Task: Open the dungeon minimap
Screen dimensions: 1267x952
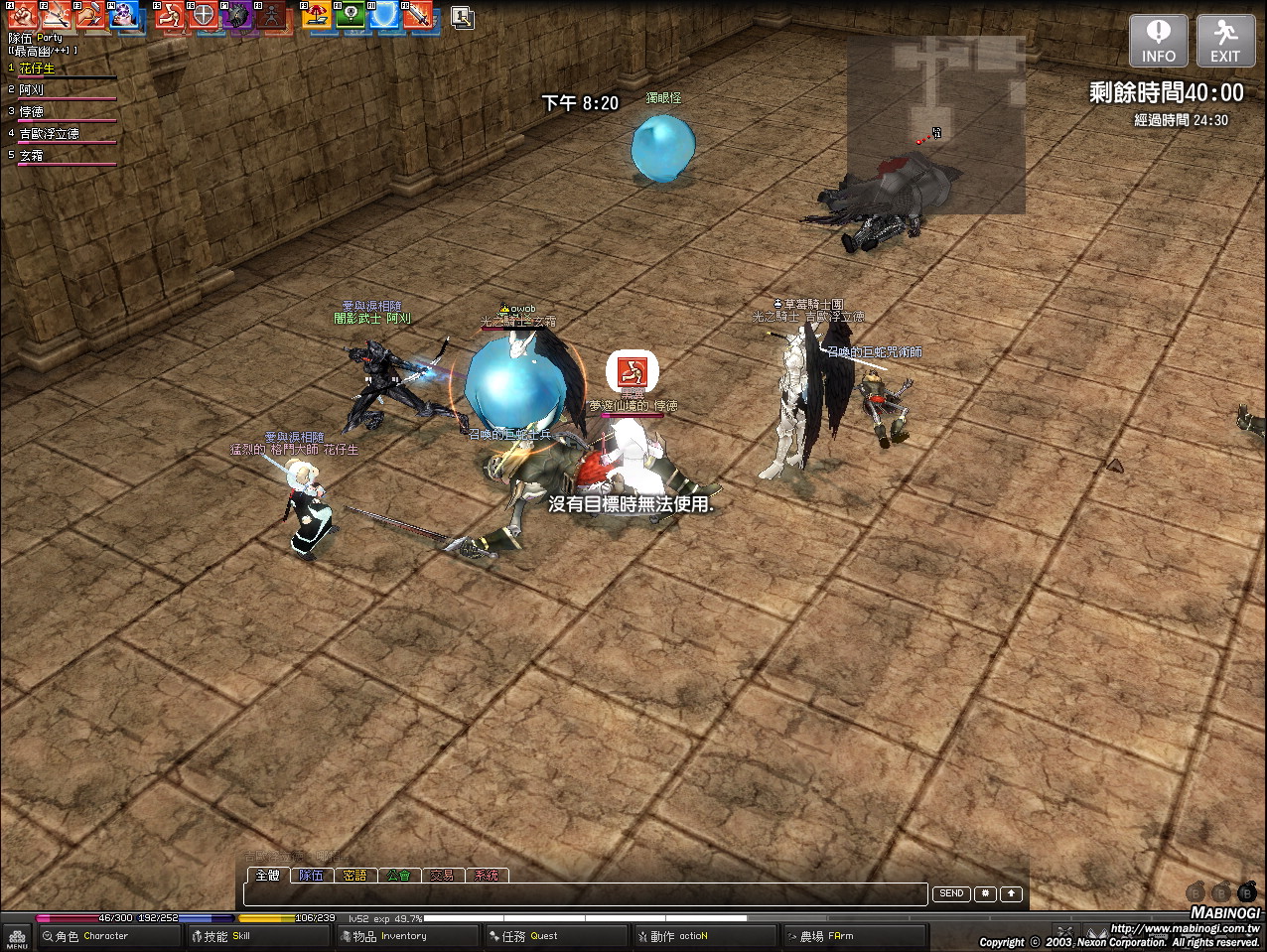Action: (x=935, y=124)
